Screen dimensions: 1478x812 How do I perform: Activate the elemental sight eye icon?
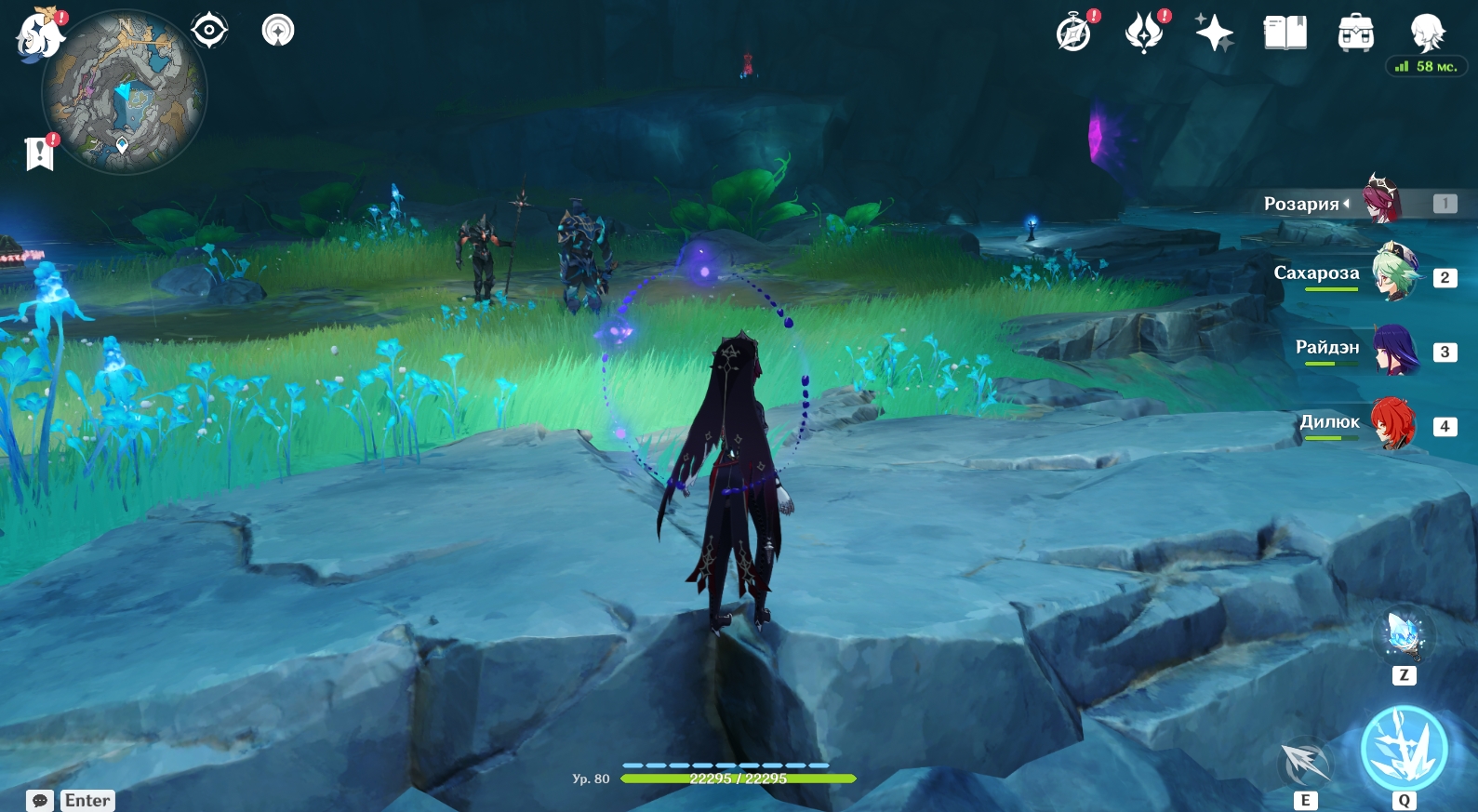point(209,31)
